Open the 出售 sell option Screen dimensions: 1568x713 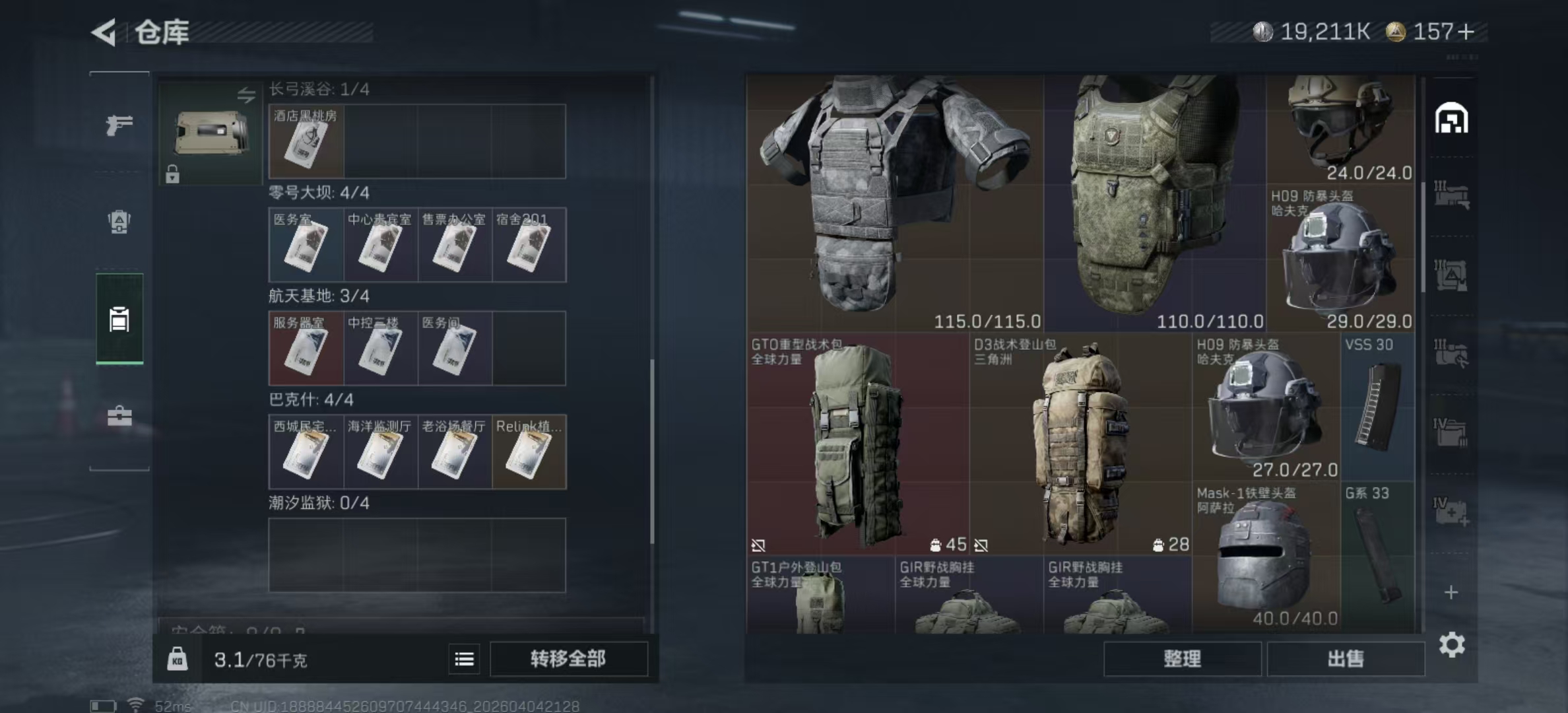coord(1345,659)
